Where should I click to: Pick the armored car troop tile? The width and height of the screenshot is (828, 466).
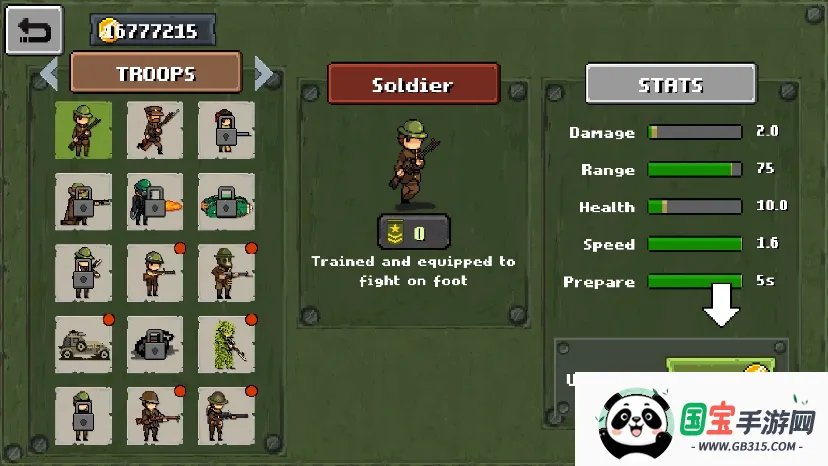84,344
